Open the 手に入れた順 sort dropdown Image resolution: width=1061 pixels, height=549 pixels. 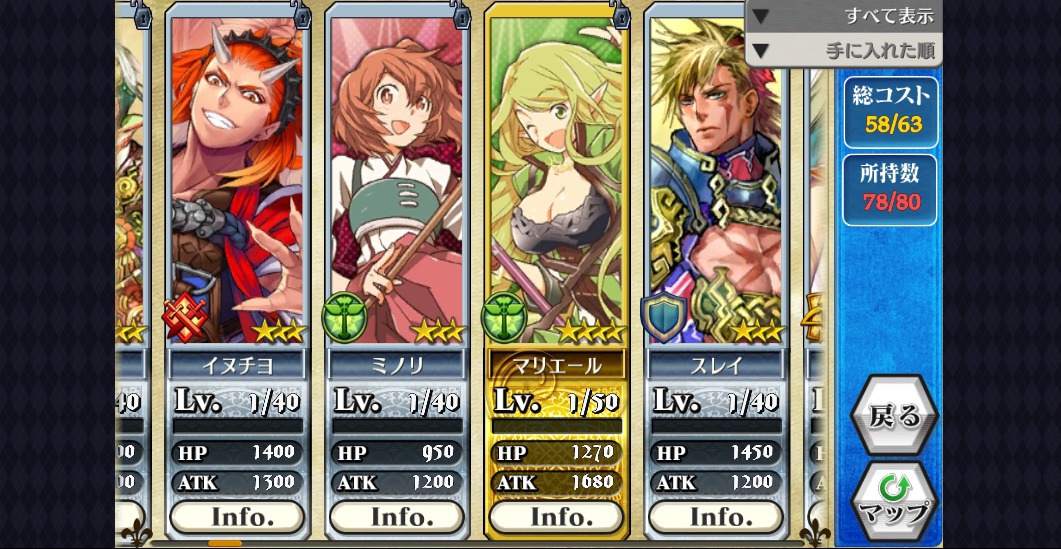coord(843,49)
